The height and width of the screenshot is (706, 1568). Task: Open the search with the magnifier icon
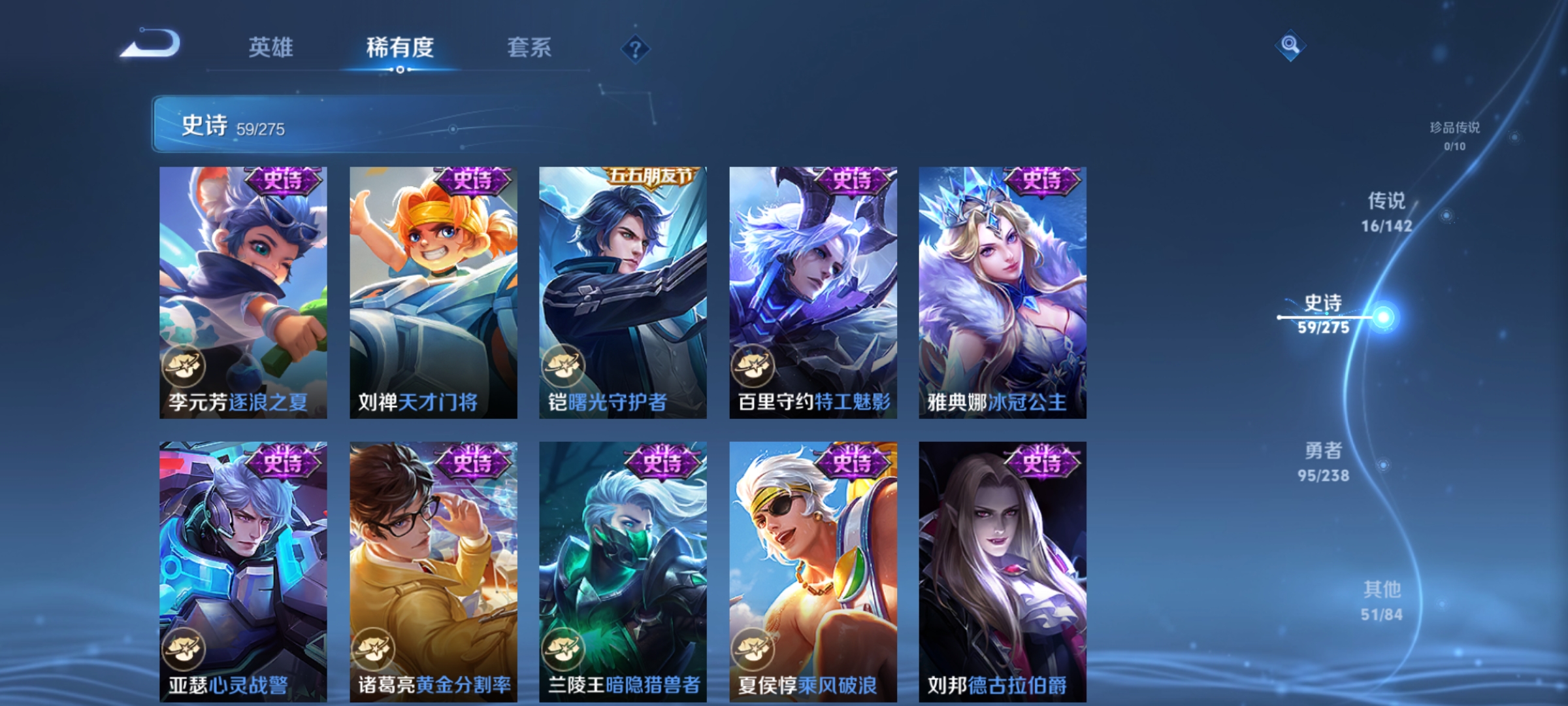point(1289,47)
